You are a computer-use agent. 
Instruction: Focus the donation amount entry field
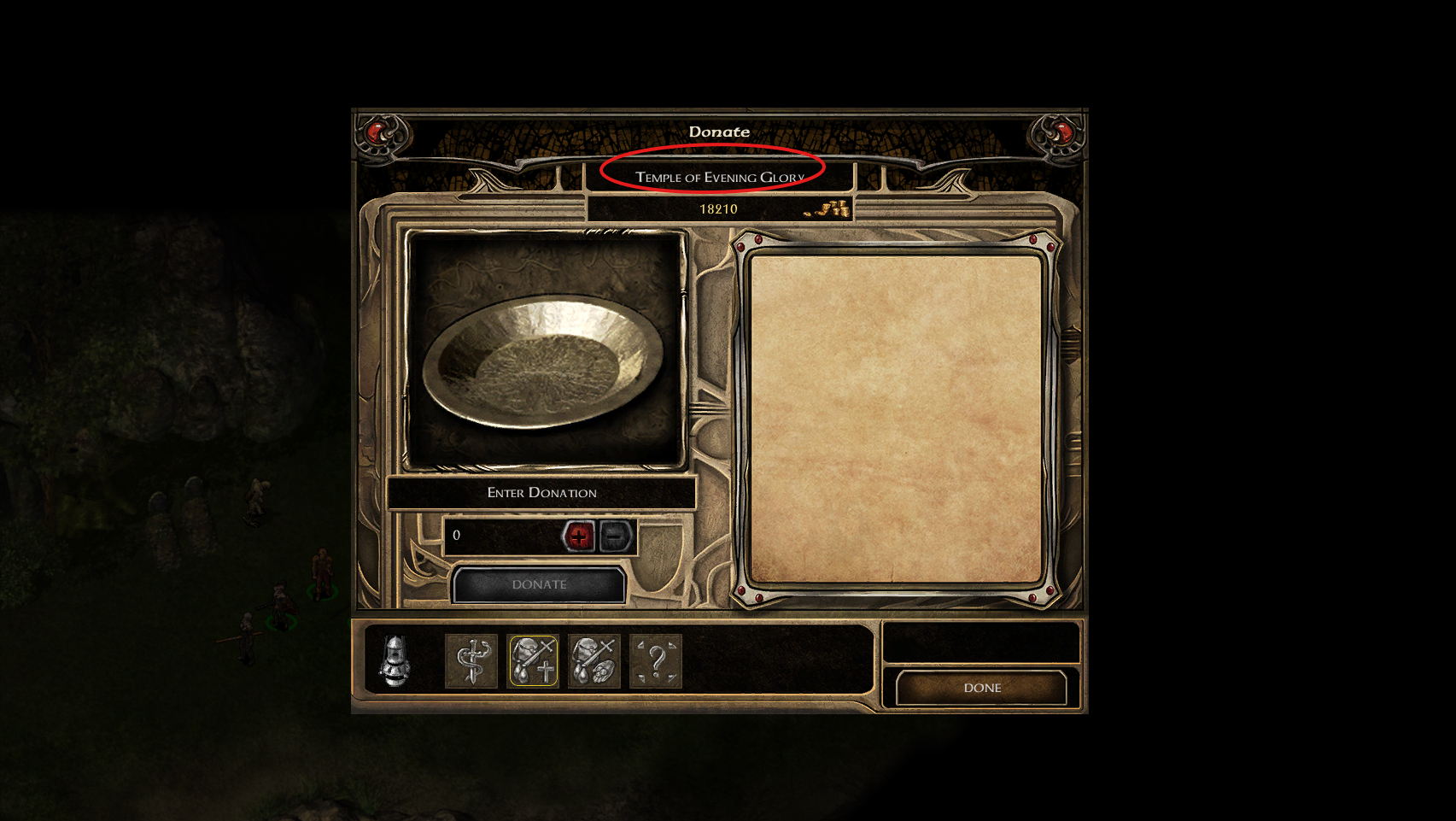click(x=501, y=536)
